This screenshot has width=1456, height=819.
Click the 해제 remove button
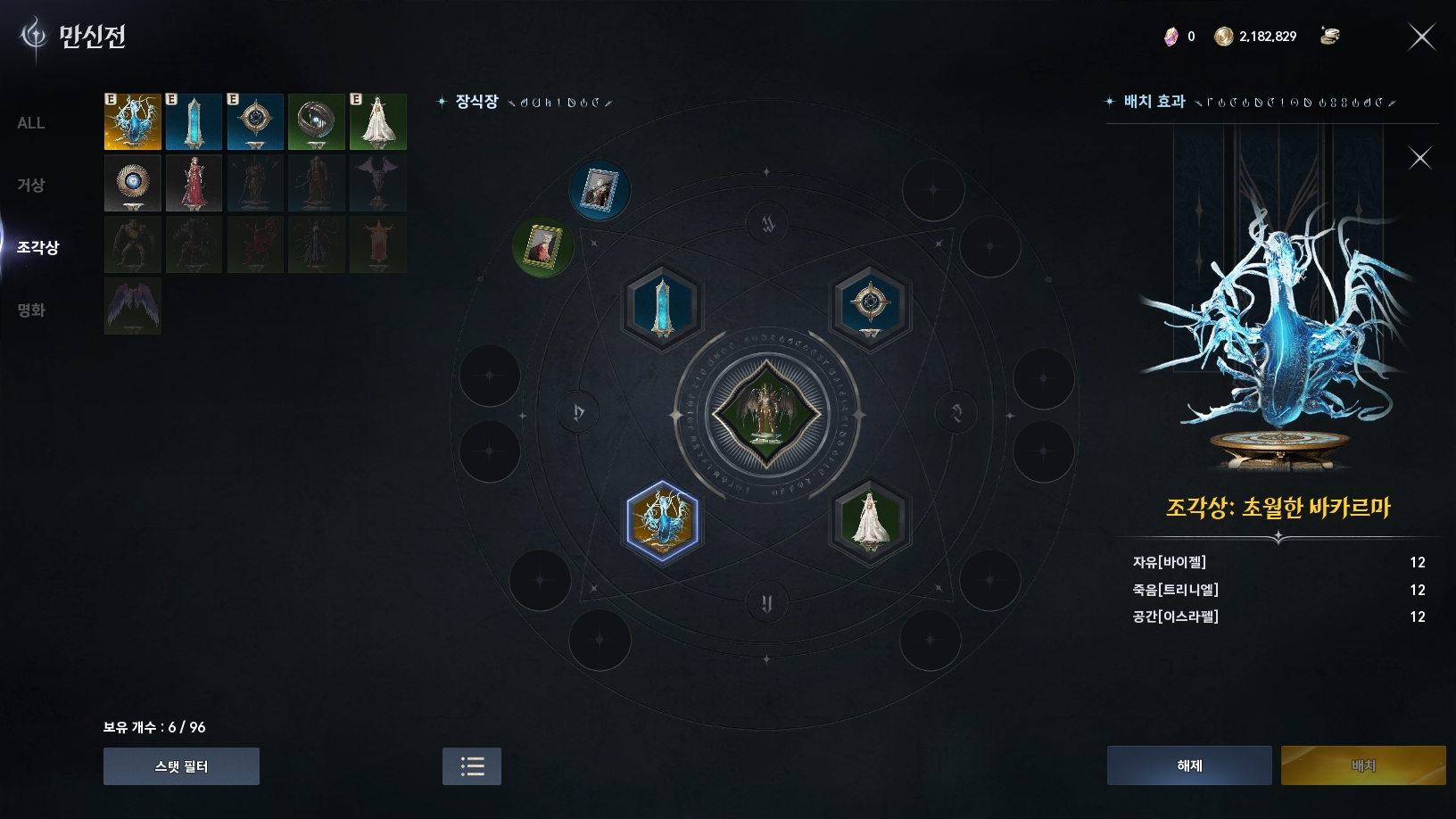1189,765
